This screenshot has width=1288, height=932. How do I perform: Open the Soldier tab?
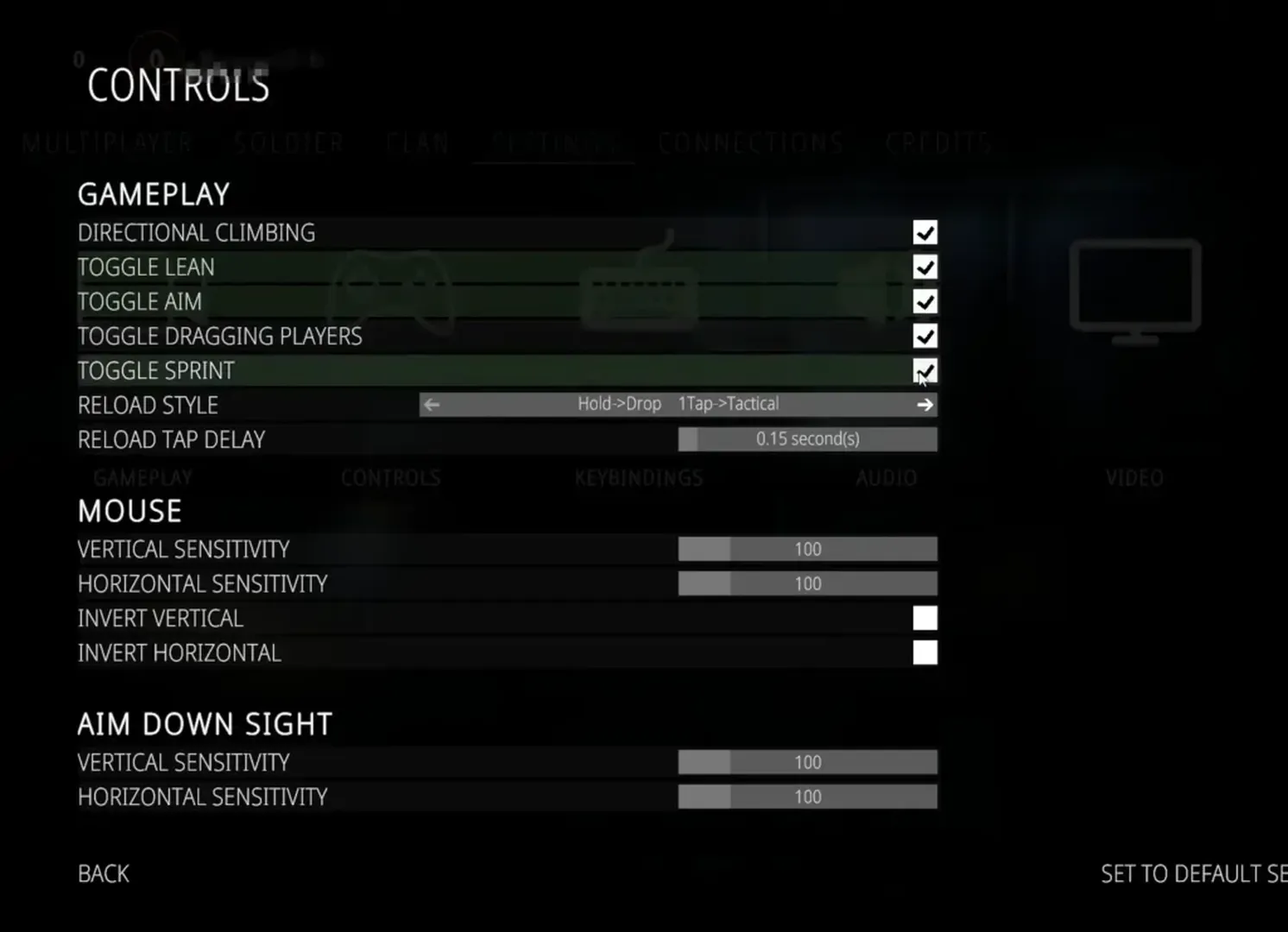coord(289,142)
